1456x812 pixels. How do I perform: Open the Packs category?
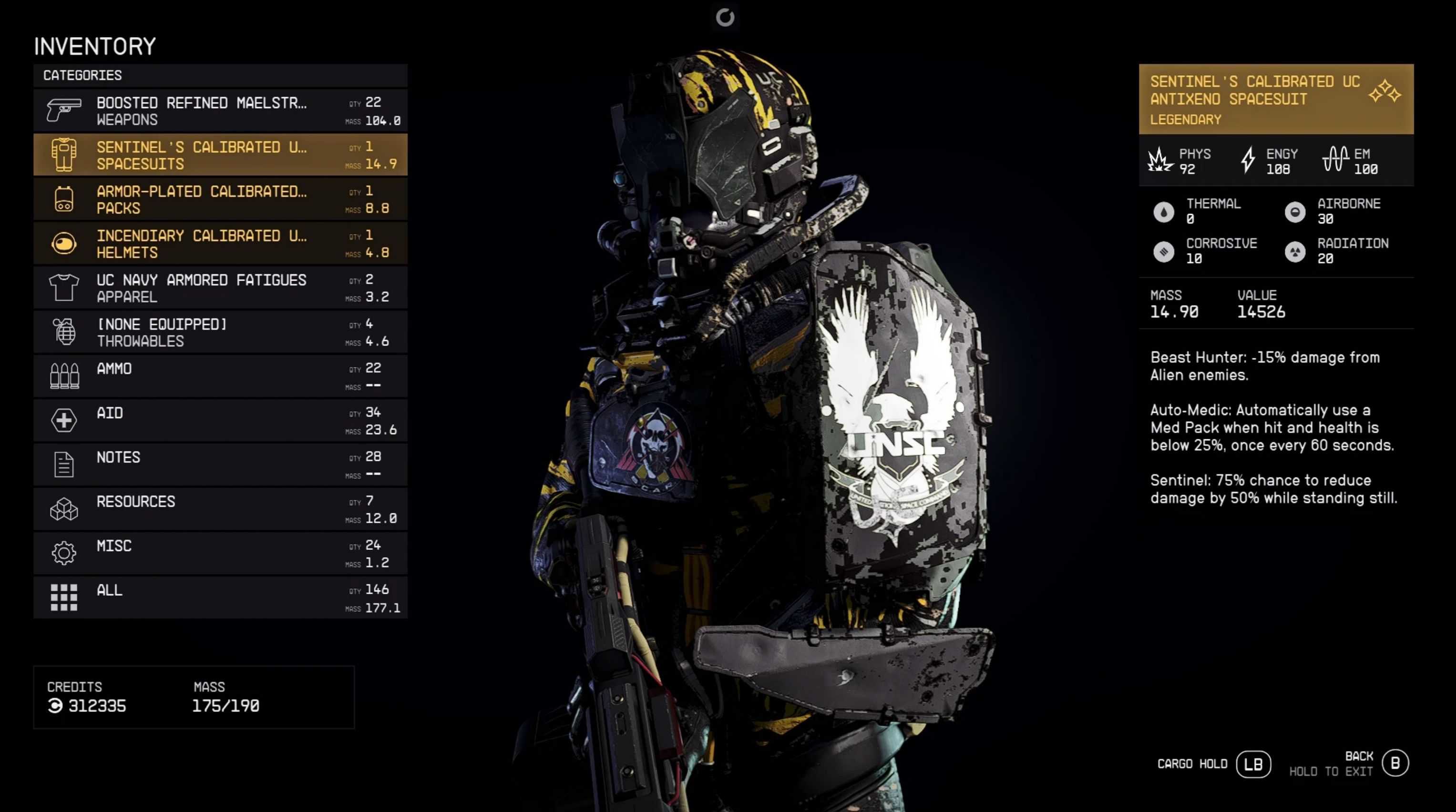(220, 200)
